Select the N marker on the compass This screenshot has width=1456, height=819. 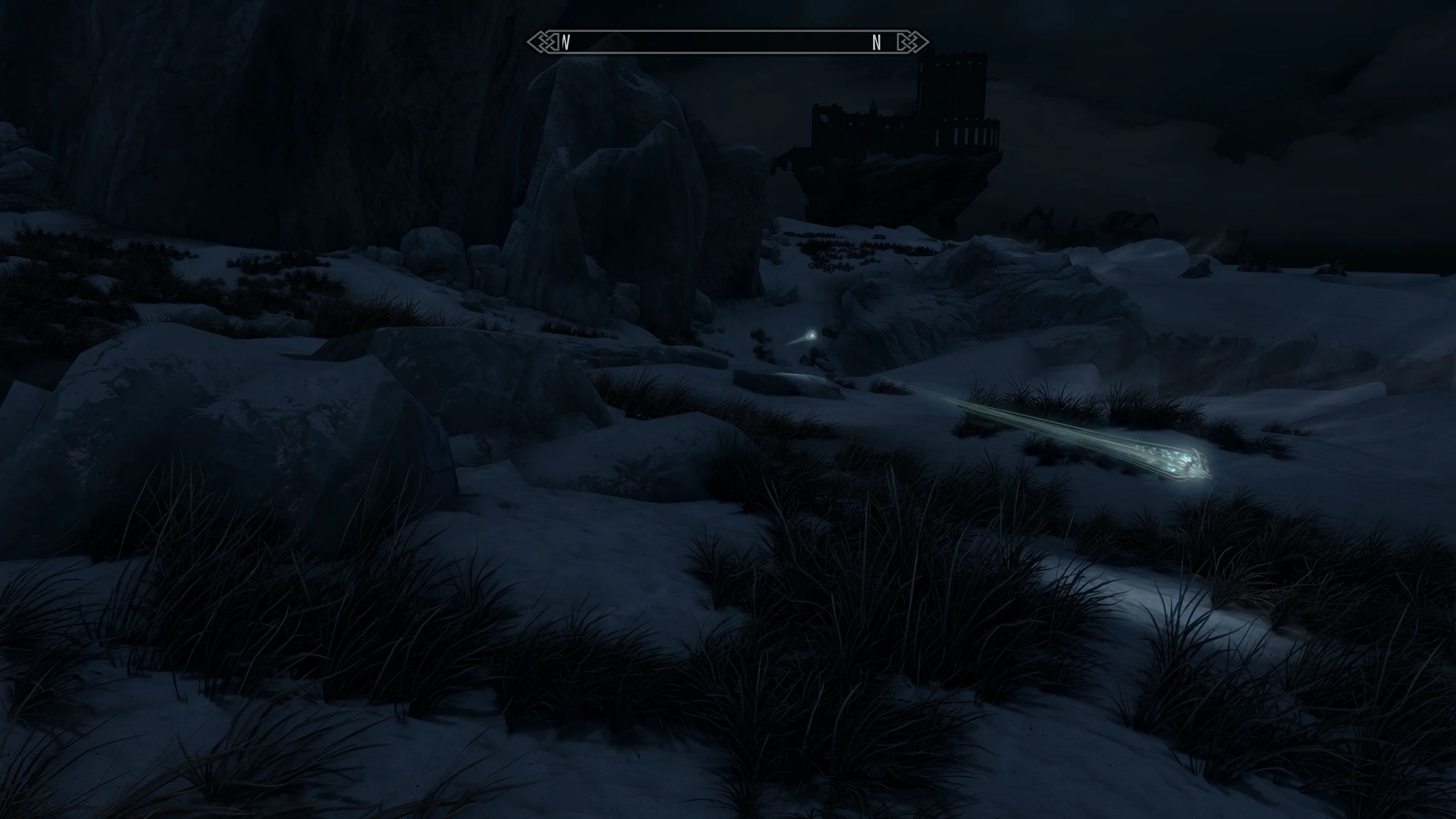[x=877, y=42]
